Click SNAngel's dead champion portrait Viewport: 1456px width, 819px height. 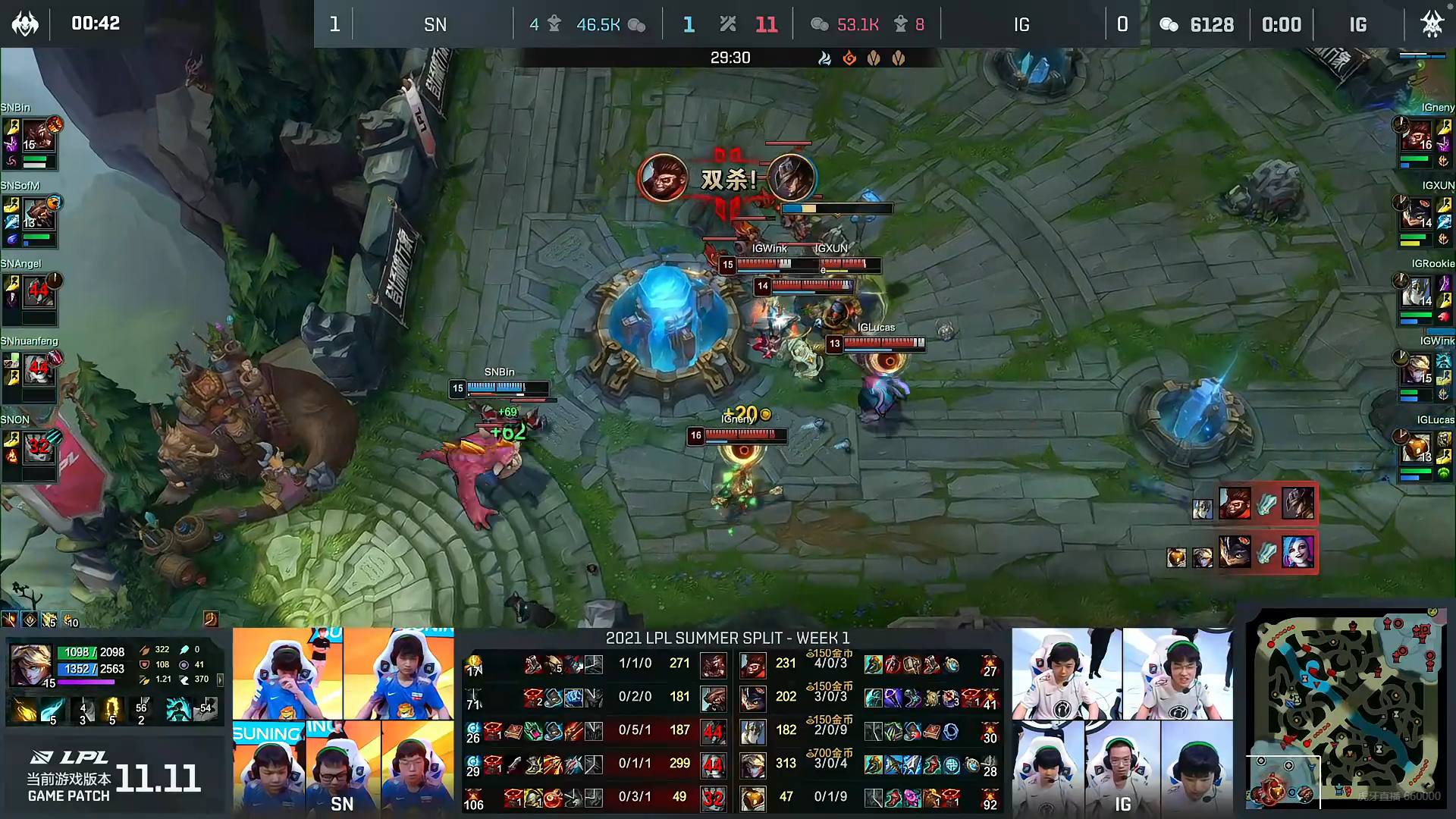39,292
